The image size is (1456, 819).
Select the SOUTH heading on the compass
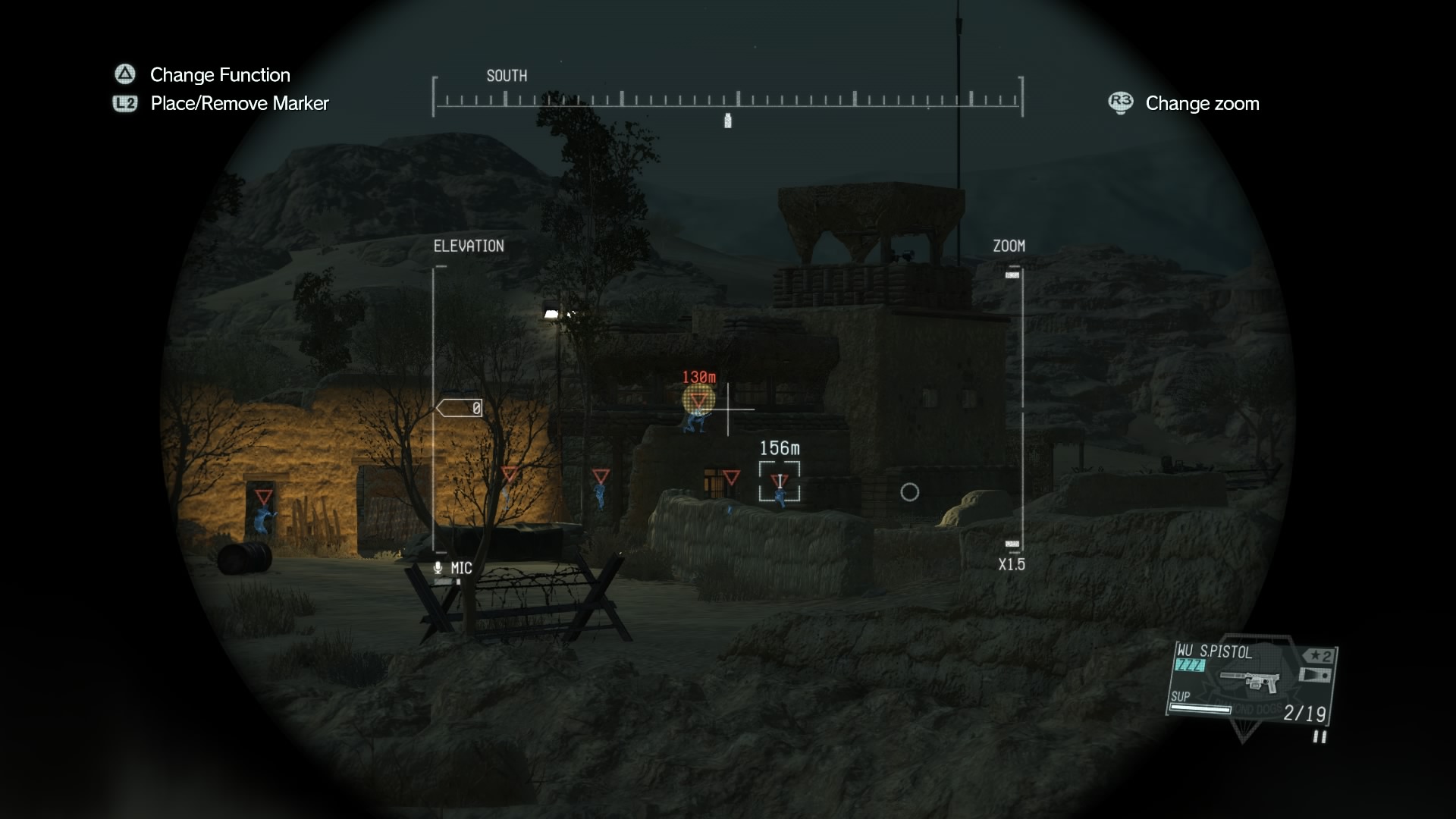pos(507,75)
